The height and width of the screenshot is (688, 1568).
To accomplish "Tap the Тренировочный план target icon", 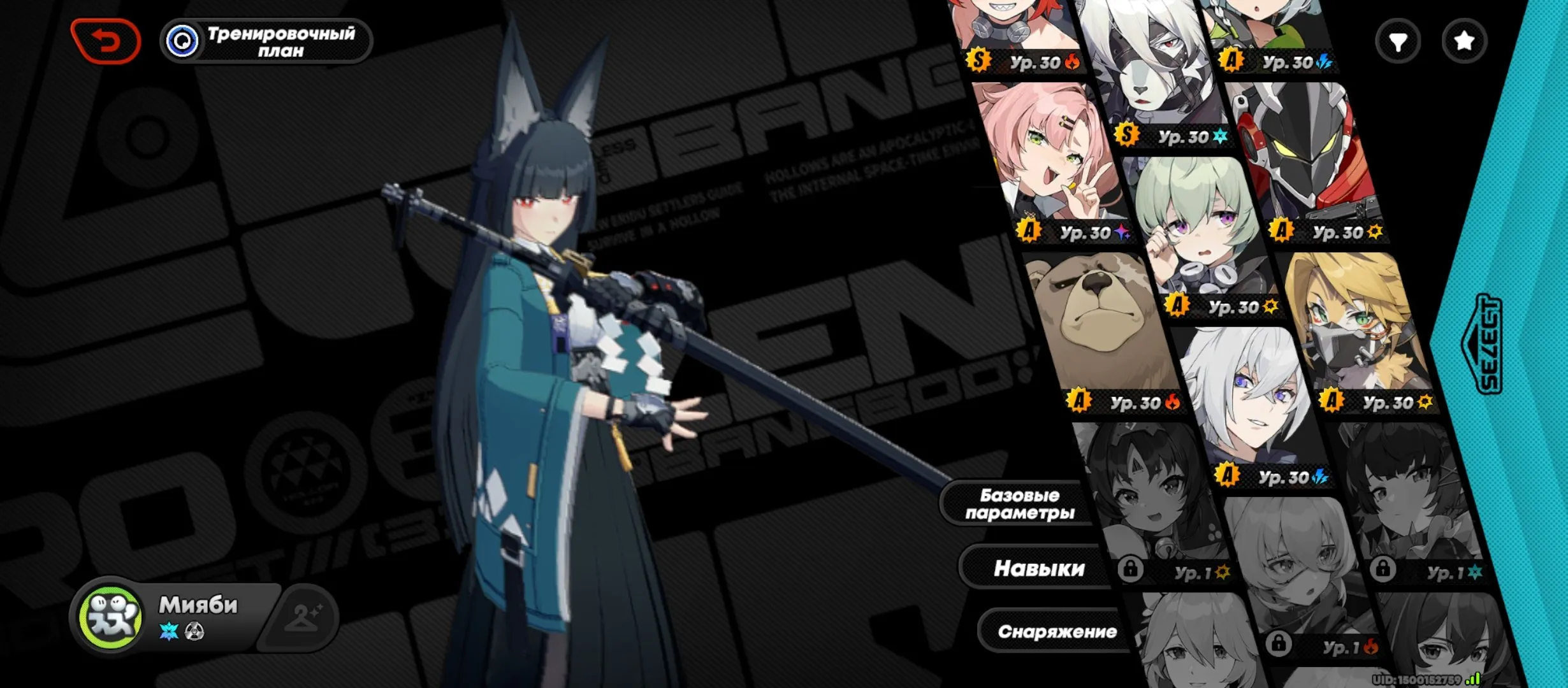I will [183, 40].
